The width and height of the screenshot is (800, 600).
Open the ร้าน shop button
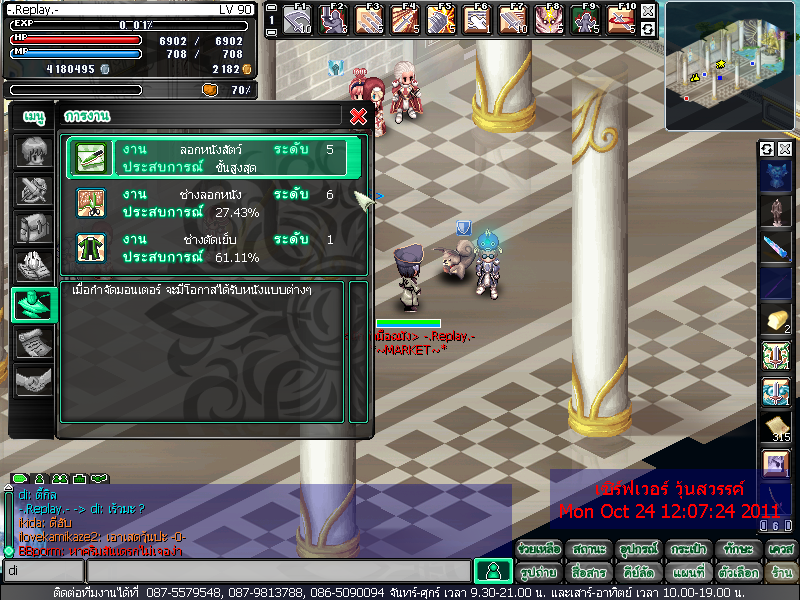pyautogui.click(x=780, y=573)
